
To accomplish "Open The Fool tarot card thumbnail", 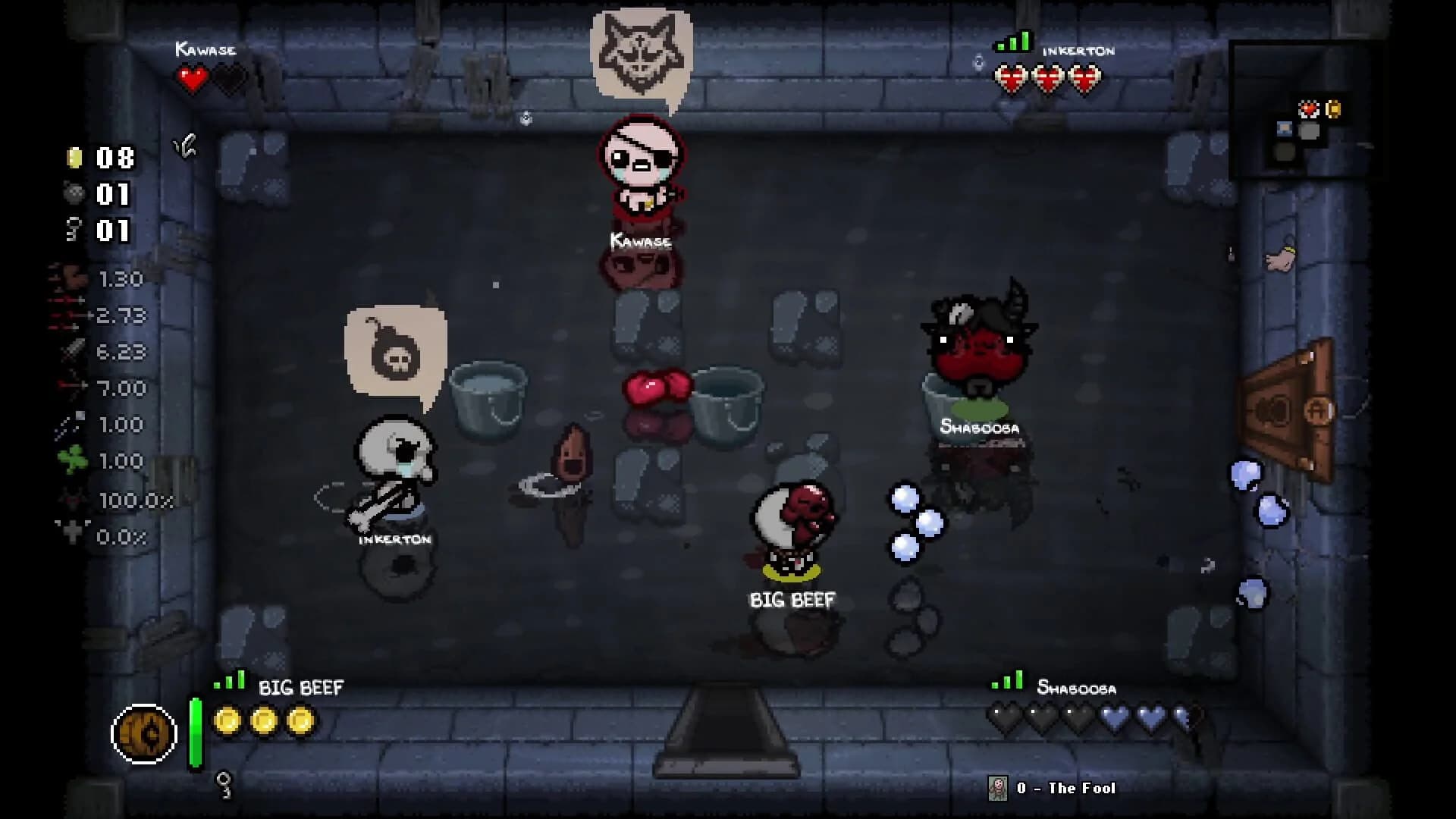I will pos(998,788).
